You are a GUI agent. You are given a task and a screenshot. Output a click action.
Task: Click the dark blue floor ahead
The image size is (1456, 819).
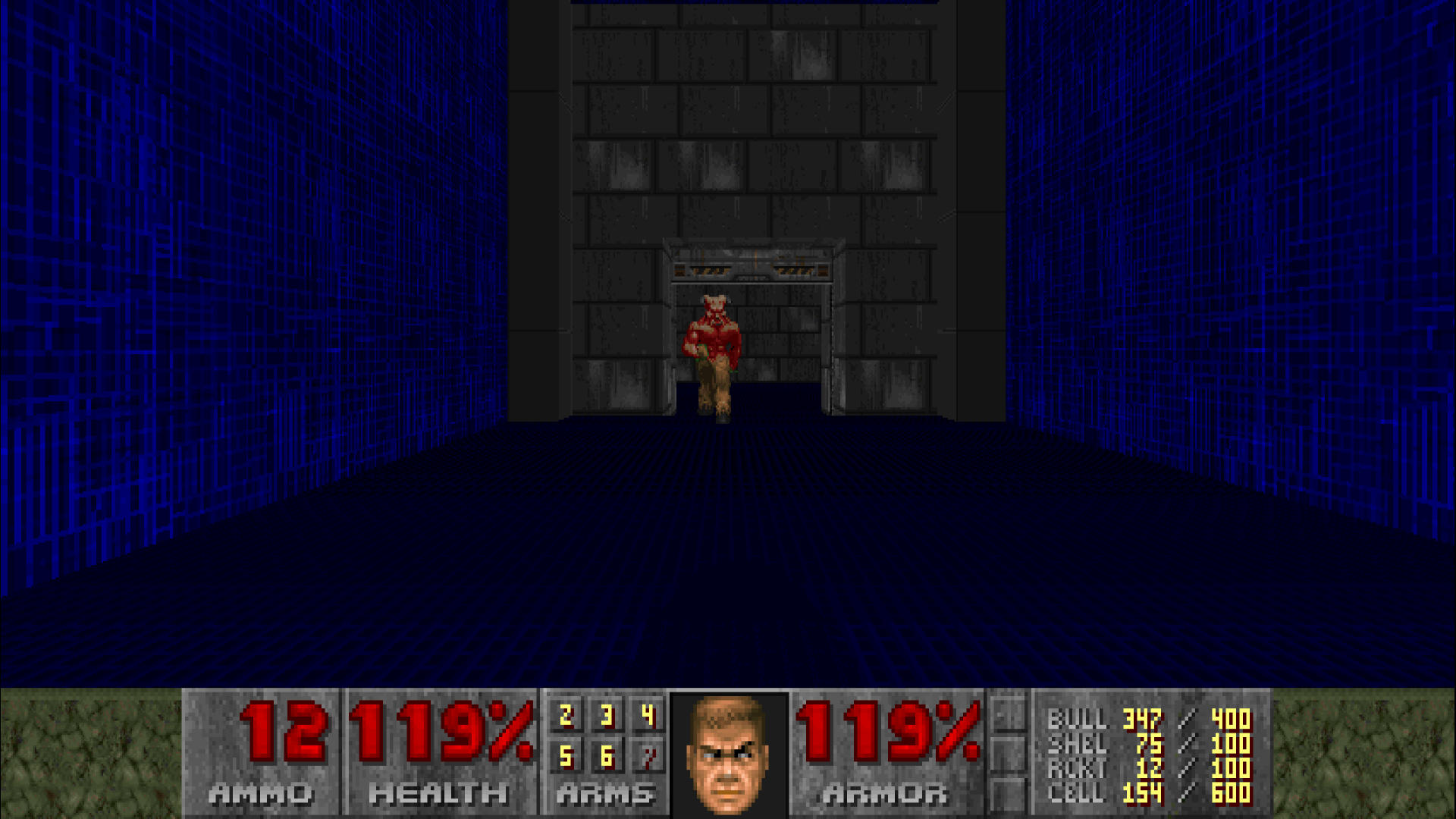click(x=728, y=569)
